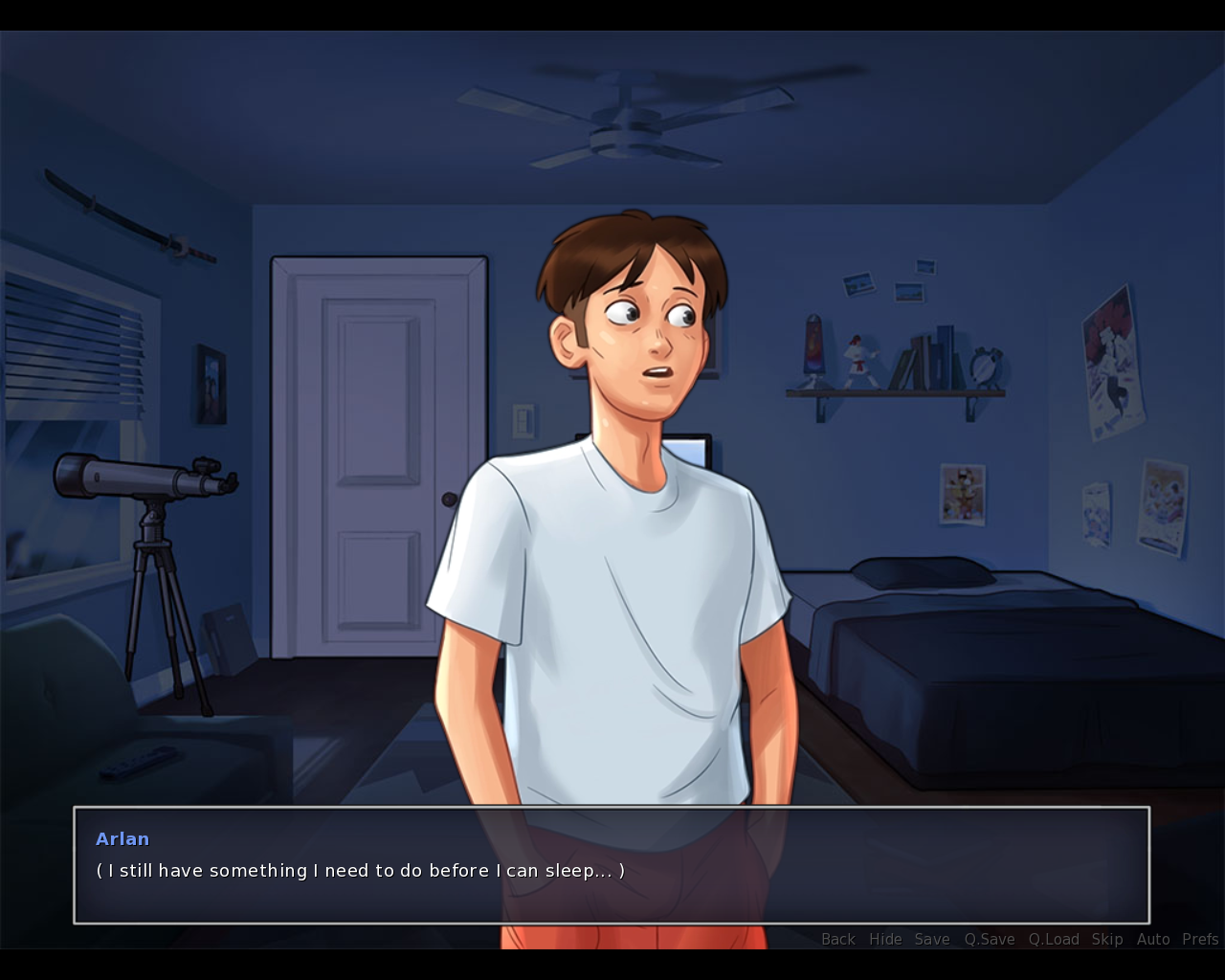Viewport: 1225px width, 980px height.
Task: Turn on Auto dialogue advance
Action: (1153, 939)
